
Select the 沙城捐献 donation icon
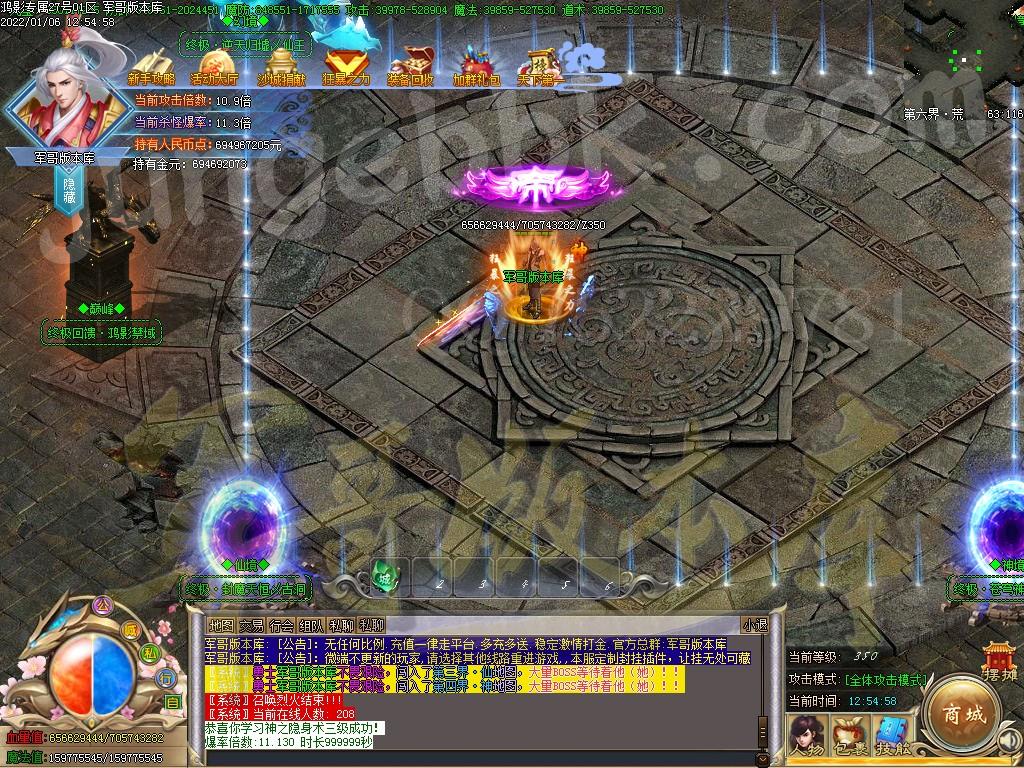point(282,67)
